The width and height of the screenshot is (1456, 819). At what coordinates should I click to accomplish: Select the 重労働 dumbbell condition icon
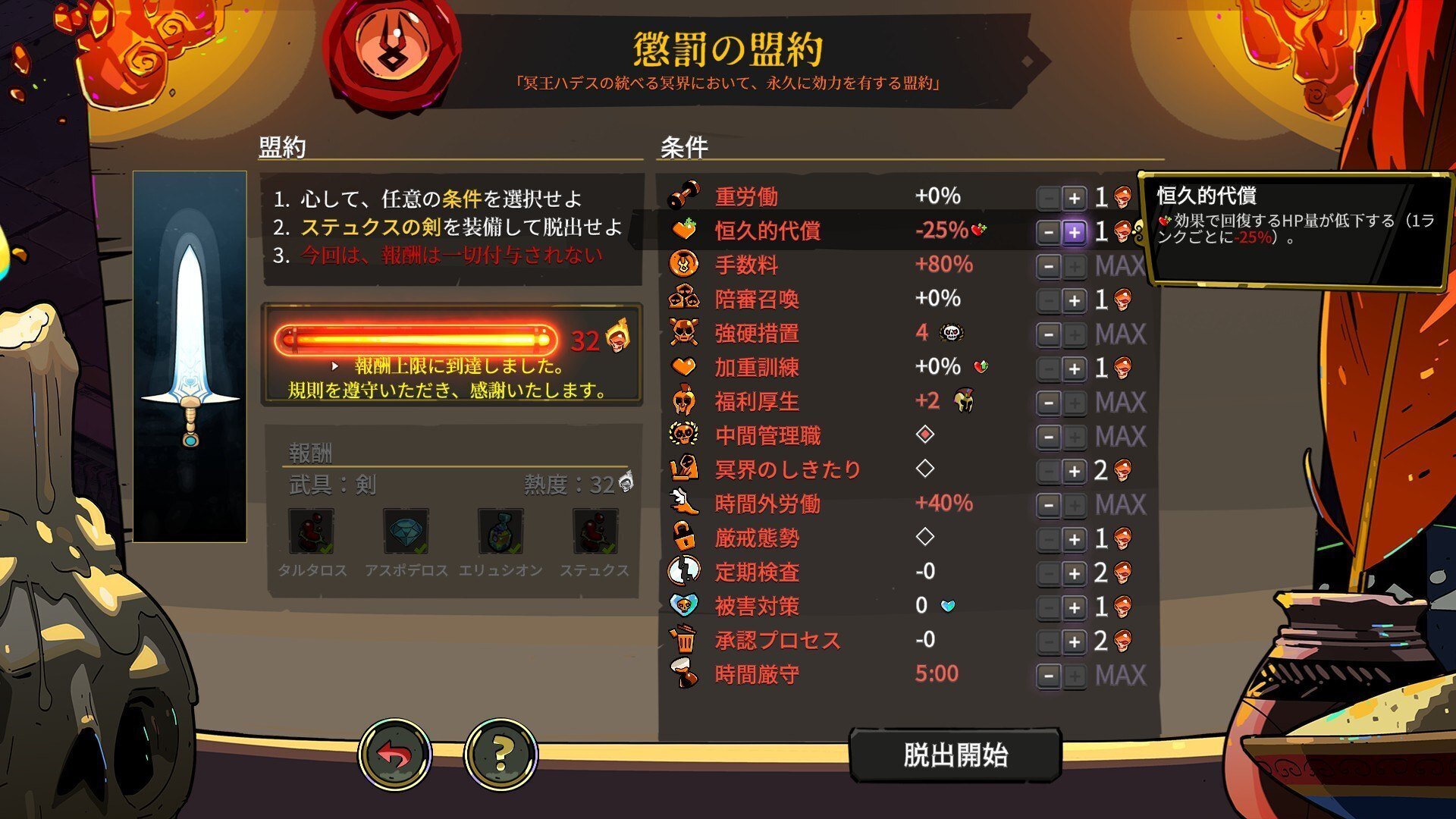[685, 196]
